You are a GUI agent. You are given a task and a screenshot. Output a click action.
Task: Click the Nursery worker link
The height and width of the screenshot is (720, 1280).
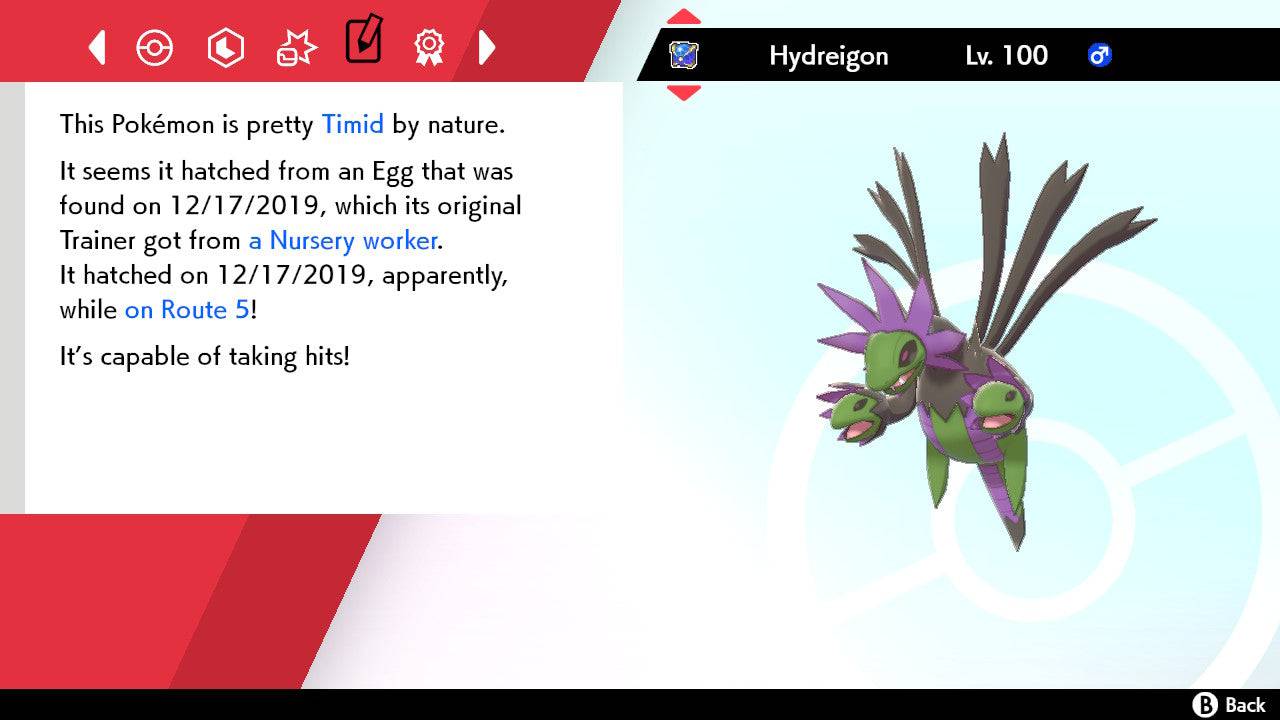point(342,240)
